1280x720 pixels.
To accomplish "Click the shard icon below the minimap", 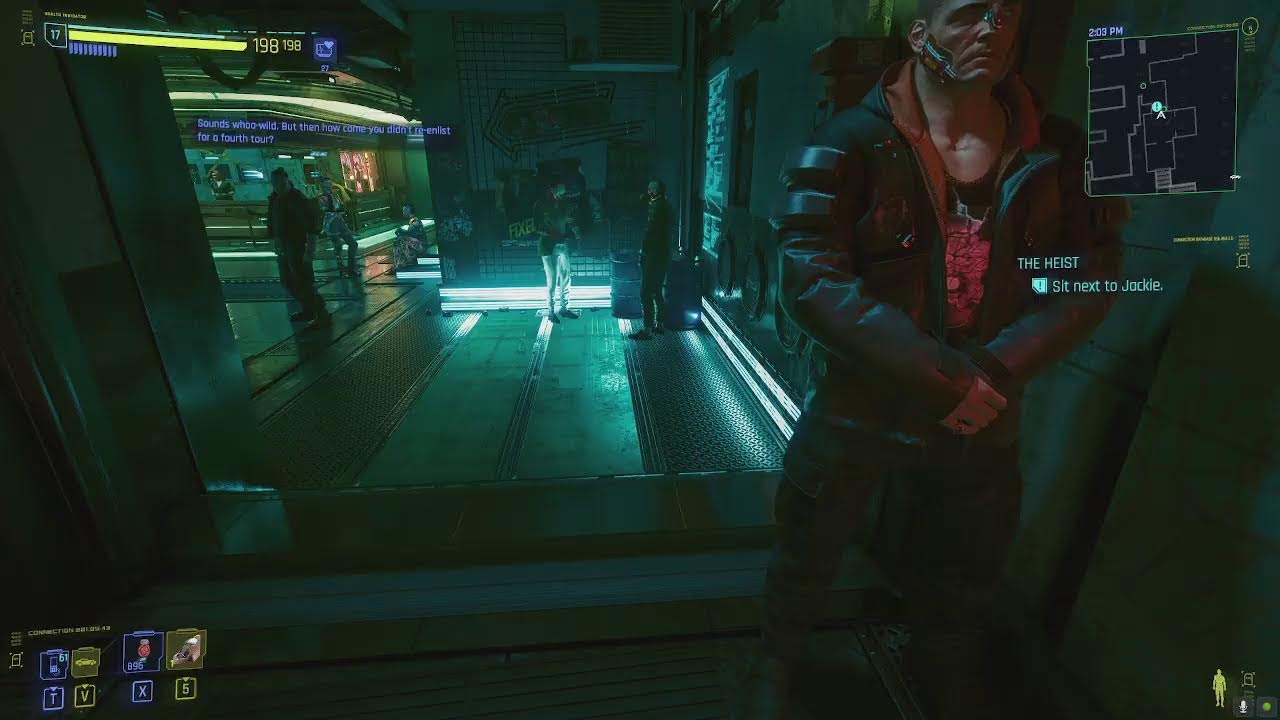I will pyautogui.click(x=1244, y=260).
